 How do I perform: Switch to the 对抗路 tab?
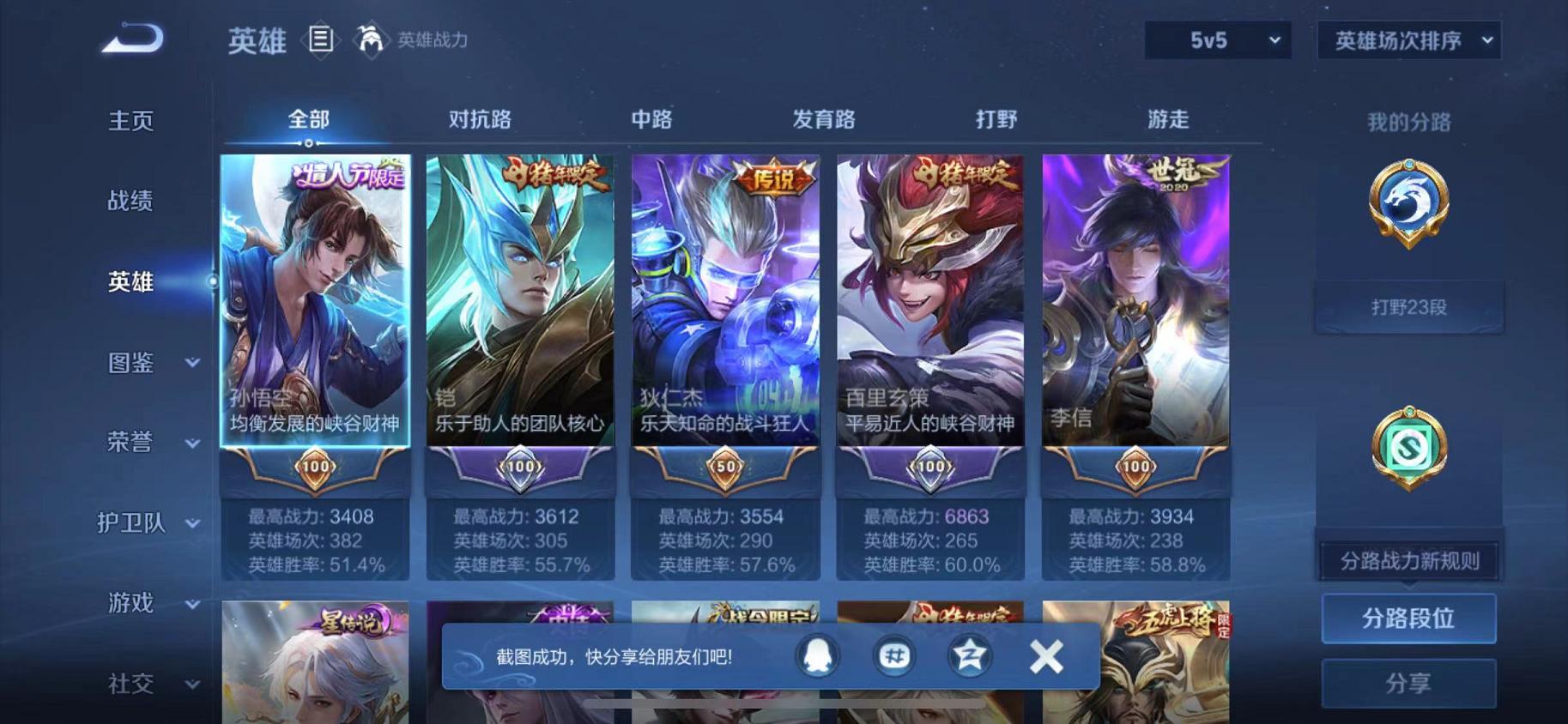coord(478,120)
